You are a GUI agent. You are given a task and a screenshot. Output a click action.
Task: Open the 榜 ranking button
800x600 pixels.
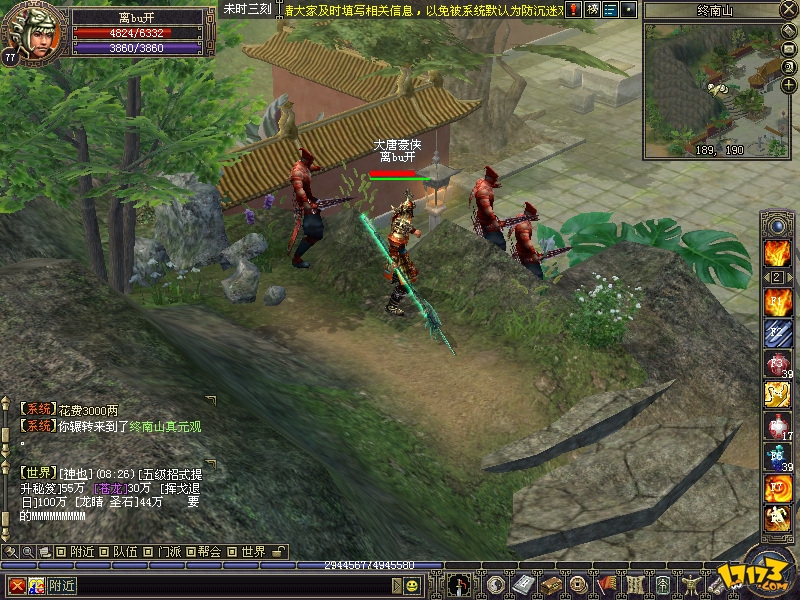point(592,10)
